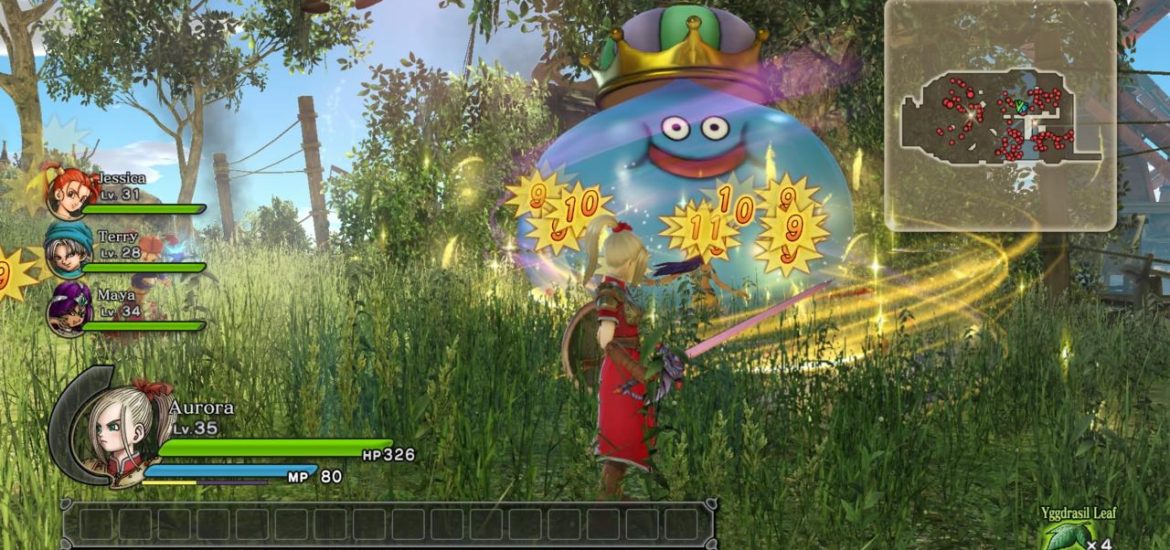Screen dimensions: 1170x550
Task: Select Jessica's party portrait
Action: coord(66,192)
